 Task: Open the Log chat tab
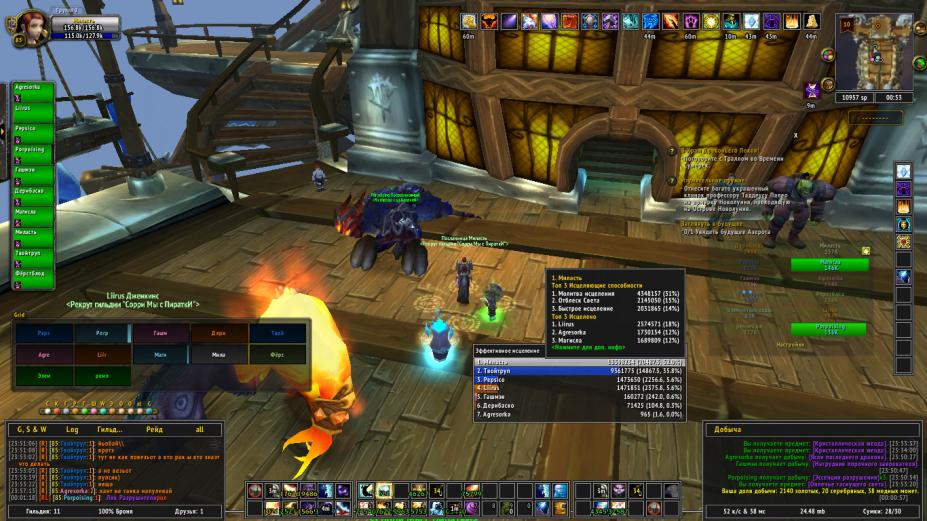(72, 428)
